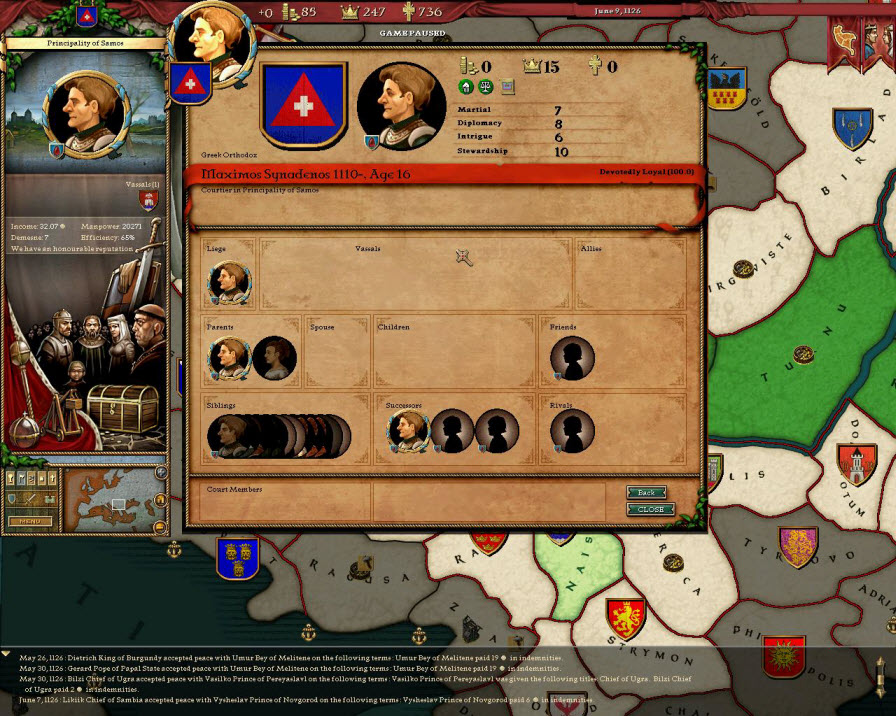896x716 pixels.
Task: Close the character window with CLOSE
Action: 650,509
